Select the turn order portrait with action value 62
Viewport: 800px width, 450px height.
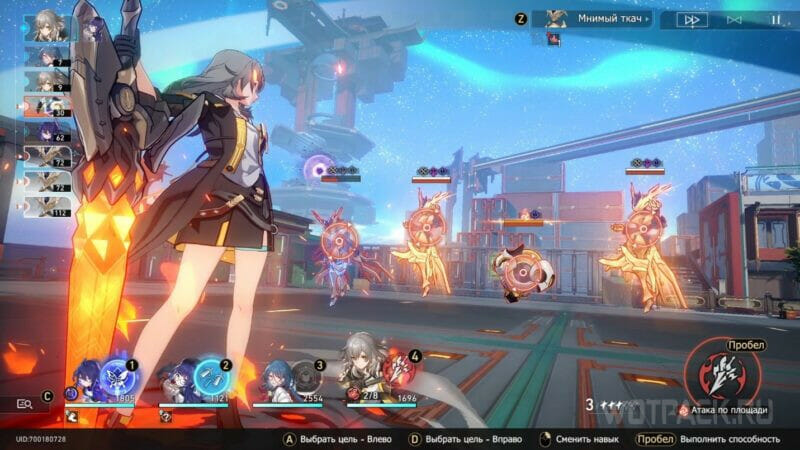[47, 130]
